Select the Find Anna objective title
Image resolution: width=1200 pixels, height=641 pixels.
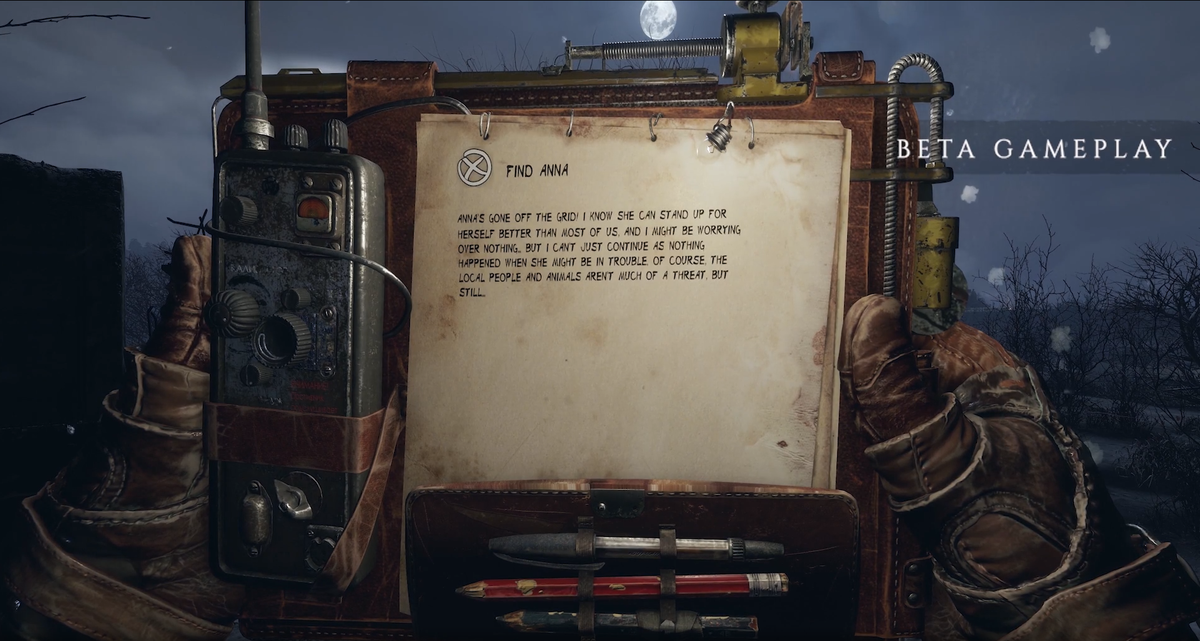pyautogui.click(x=537, y=170)
